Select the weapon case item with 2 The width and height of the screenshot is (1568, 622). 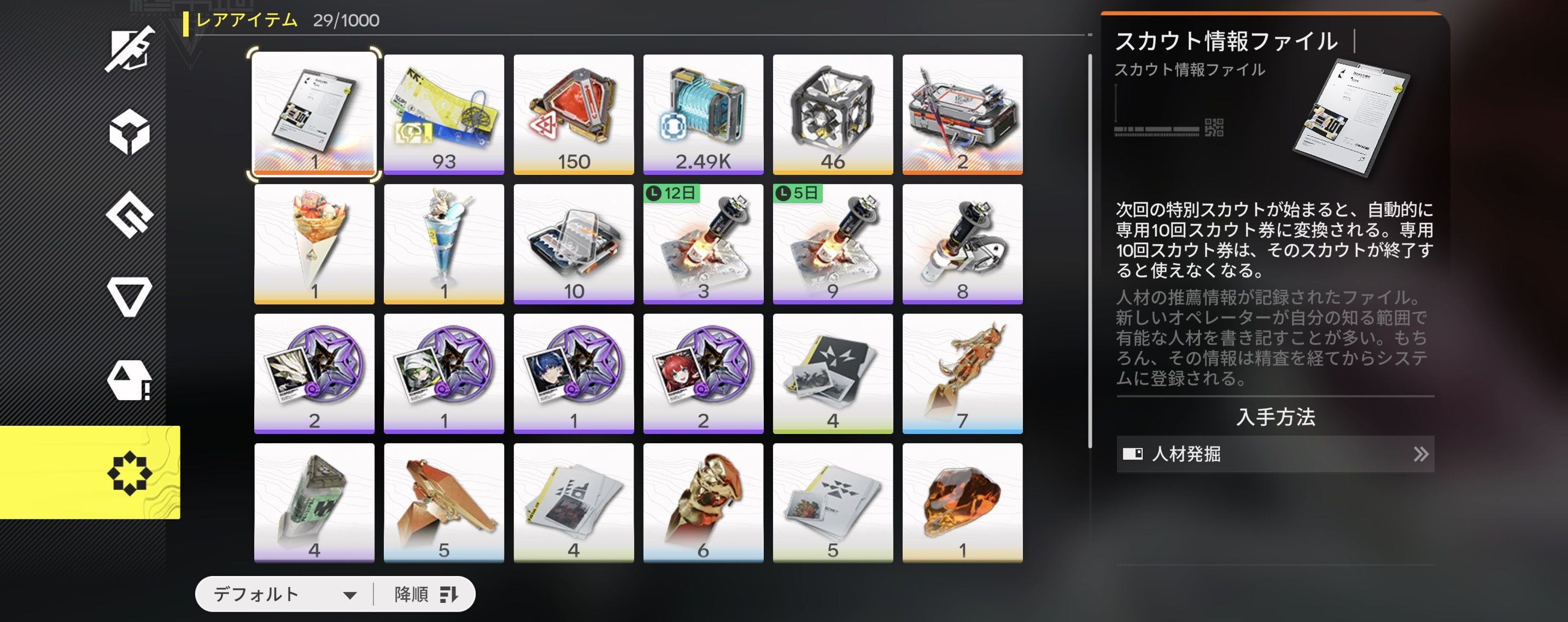[x=962, y=114]
